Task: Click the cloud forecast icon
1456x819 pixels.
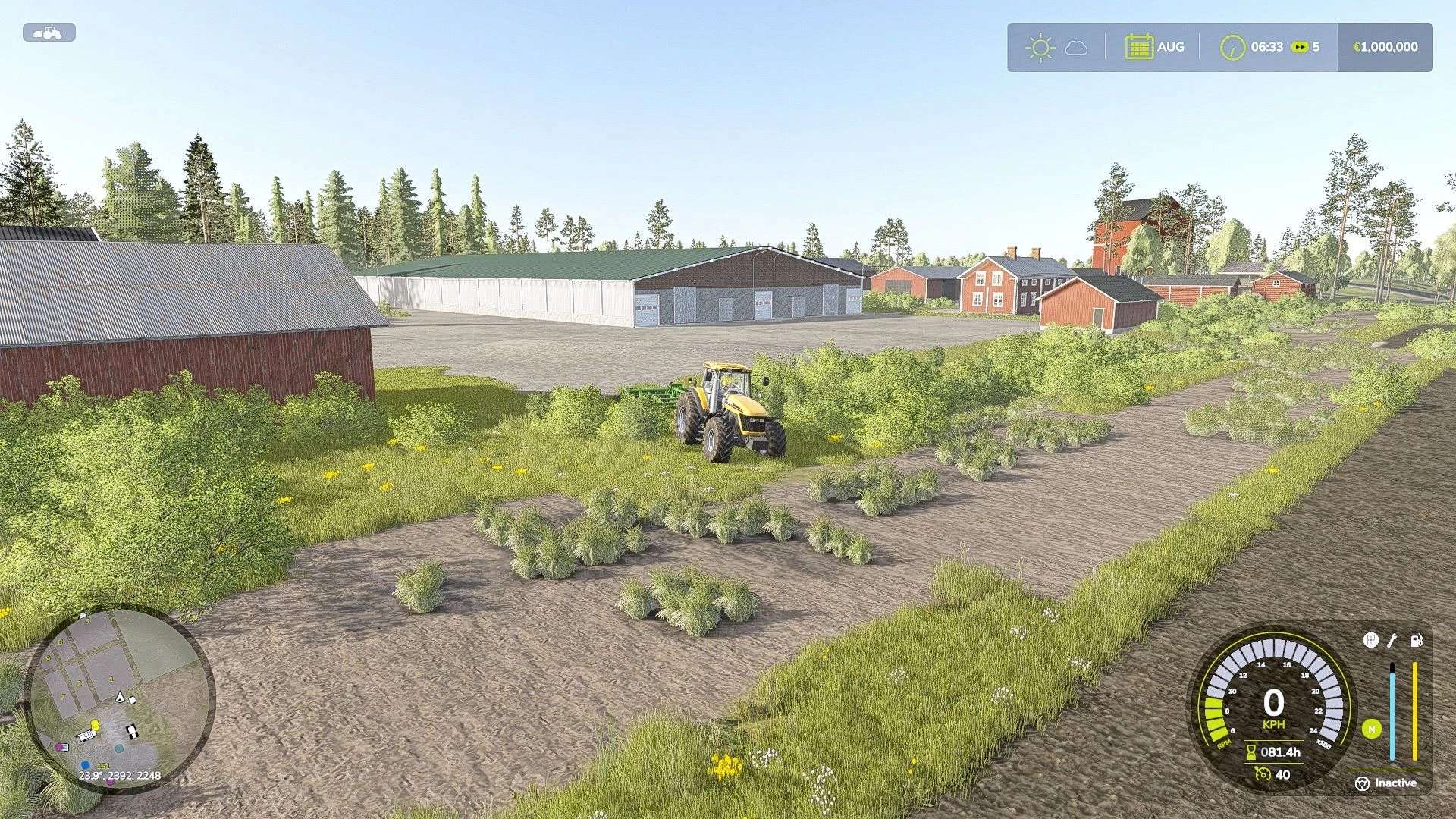Action: click(x=1075, y=46)
